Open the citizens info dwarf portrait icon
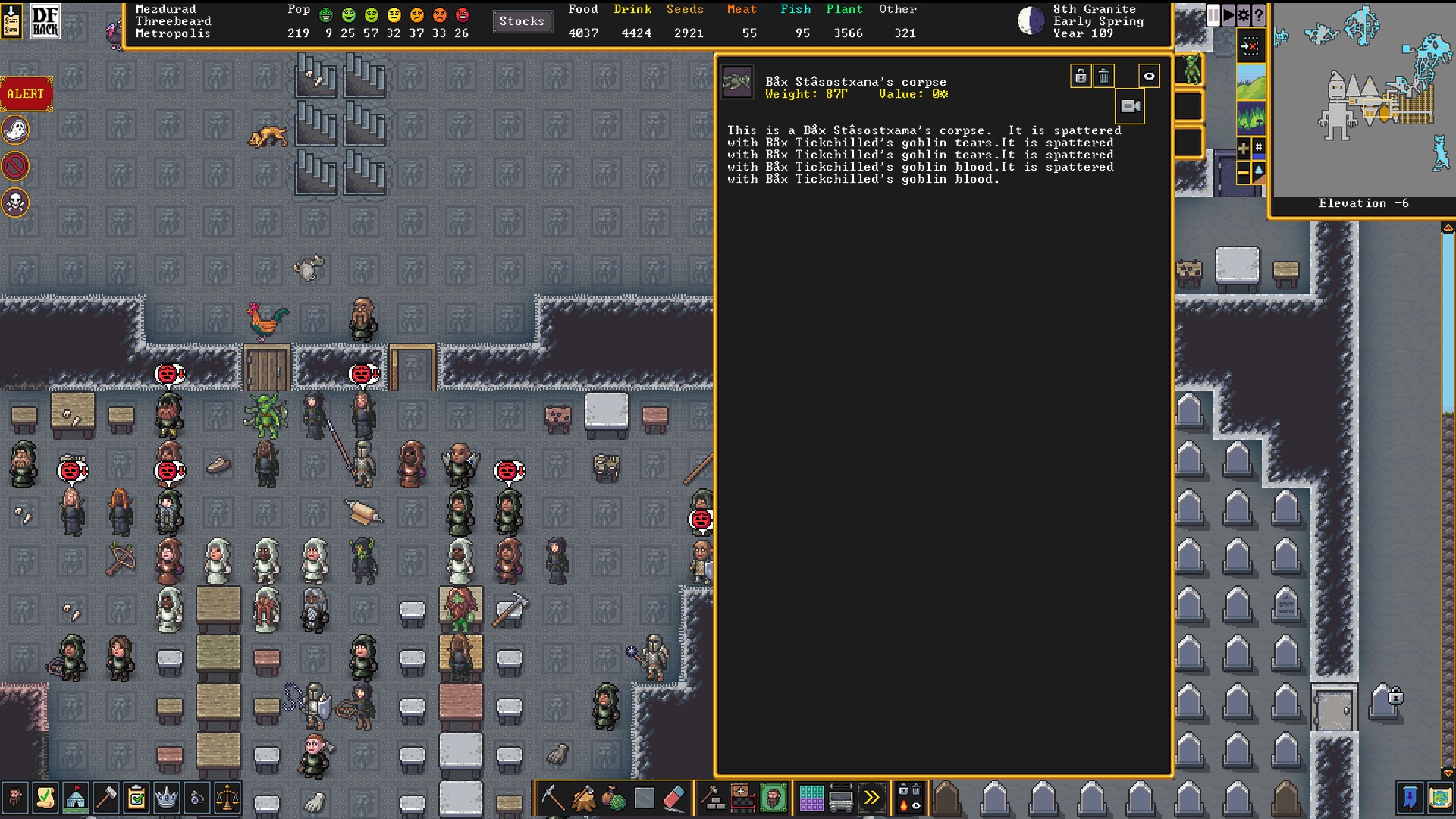Image resolution: width=1456 pixels, height=819 pixels. [15, 798]
